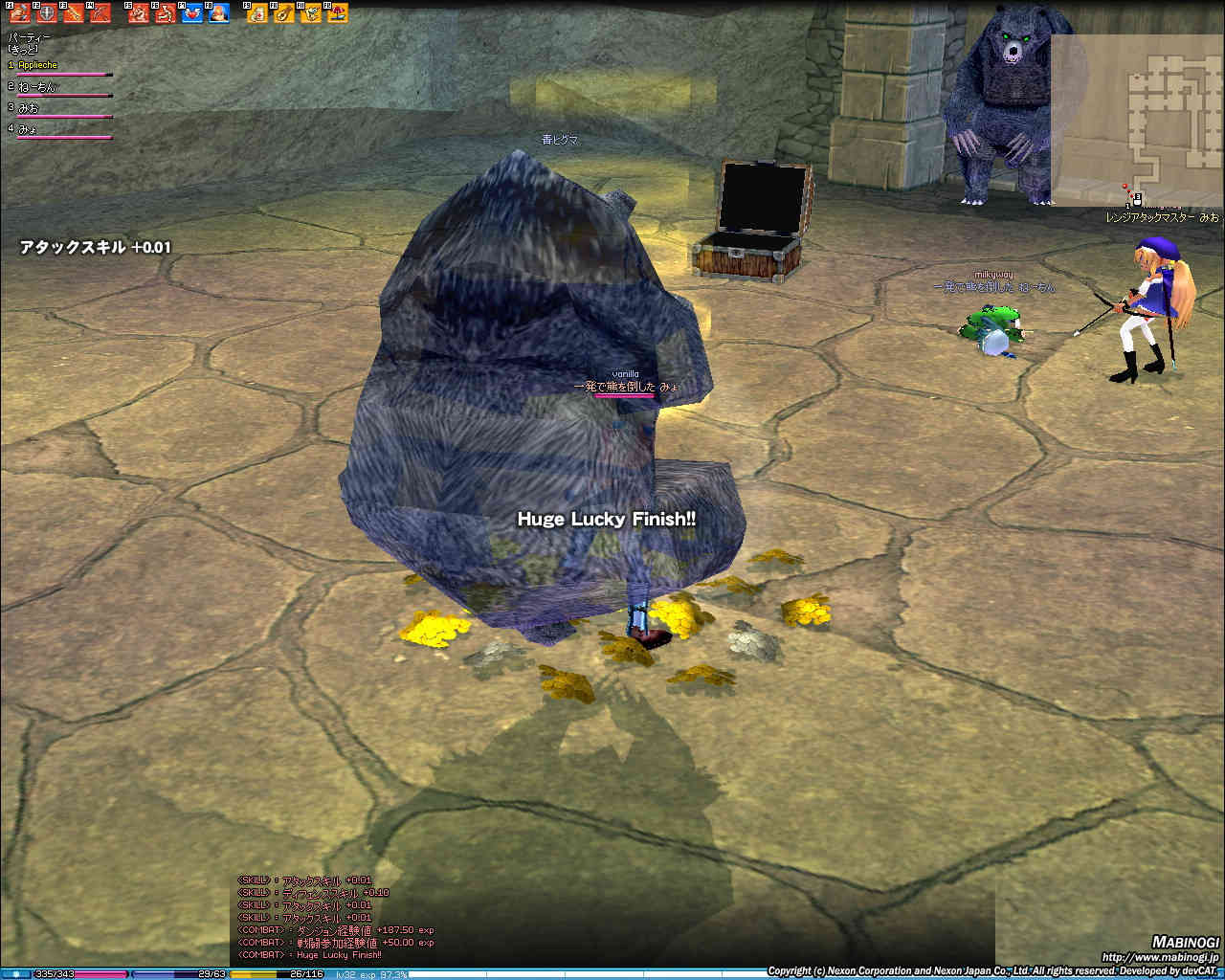
Task: Activate the F1 skill hotkey icon
Action: click(19, 13)
